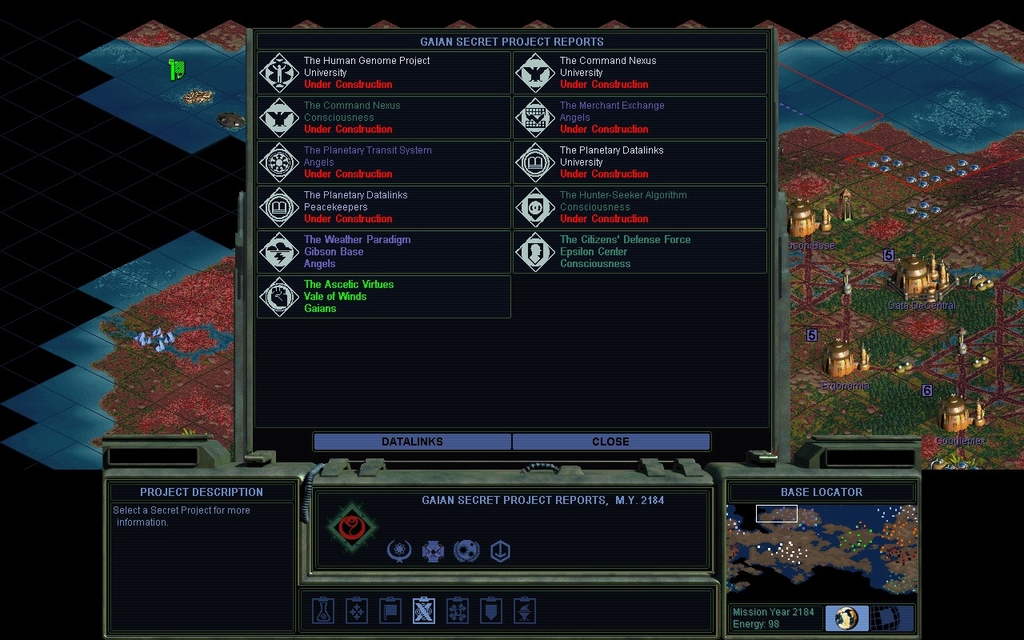Open the shield clipboard report
The width and height of the screenshot is (1024, 640).
click(491, 610)
